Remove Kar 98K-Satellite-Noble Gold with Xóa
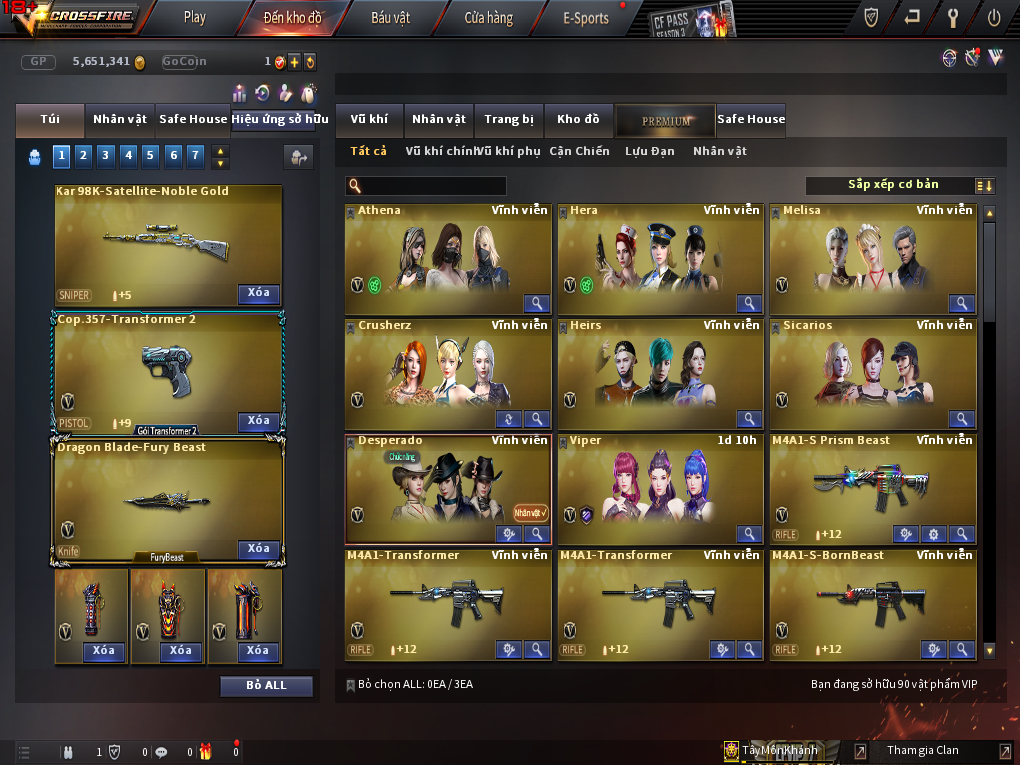Viewport: 1020px width, 765px height. [258, 293]
